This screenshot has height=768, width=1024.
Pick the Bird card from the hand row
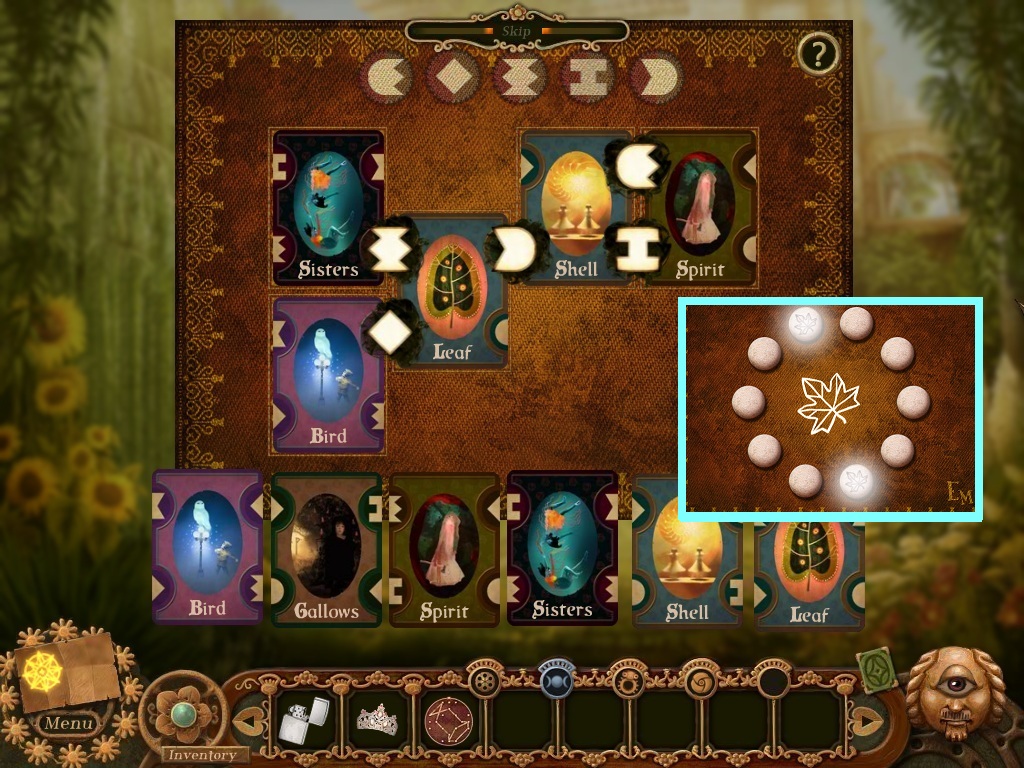(207, 548)
